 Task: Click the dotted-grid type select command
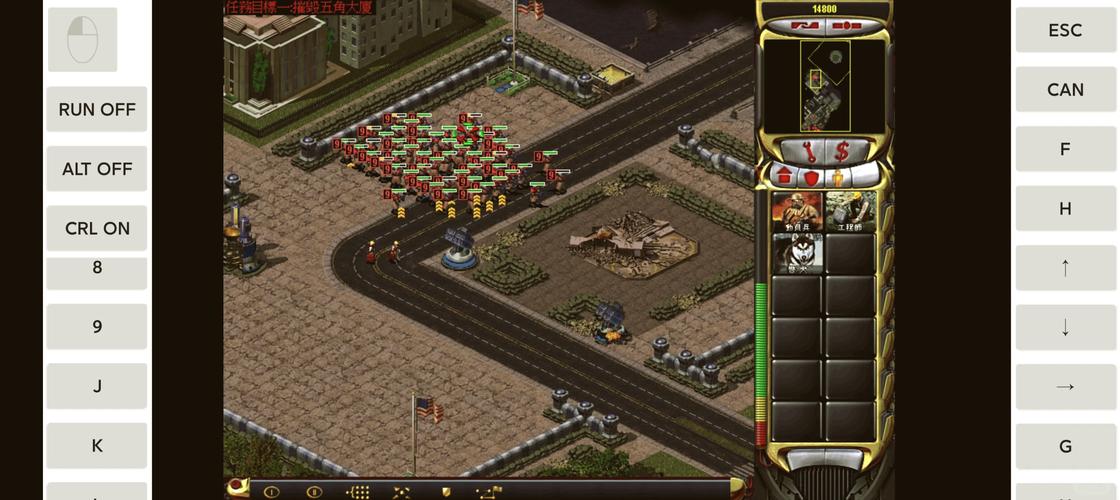[358, 492]
